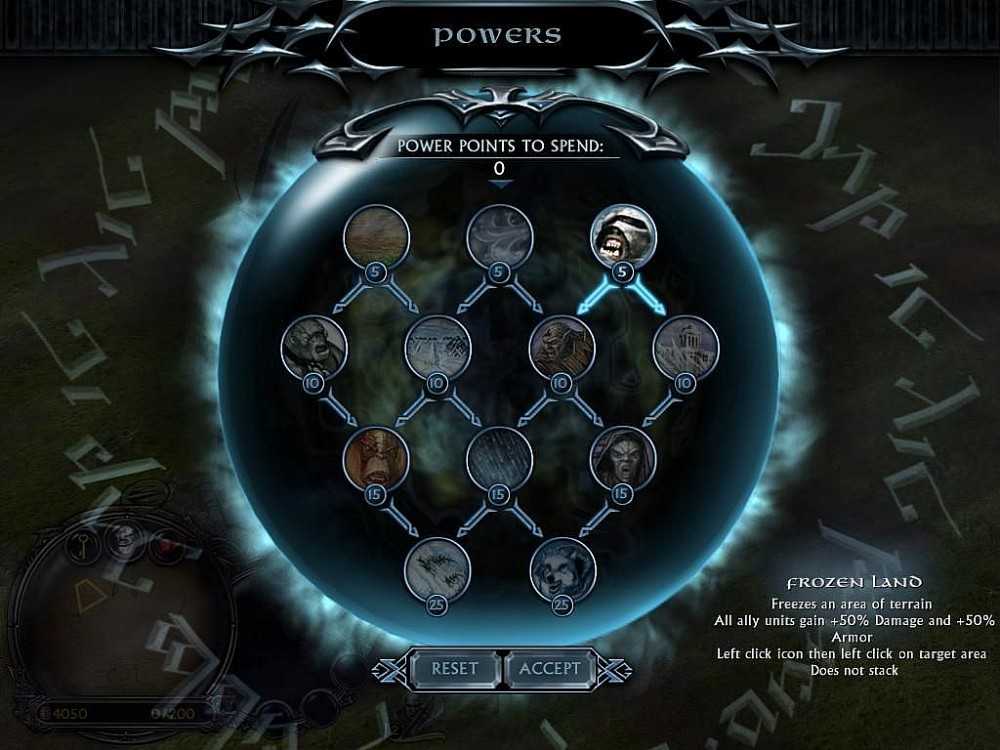Select the red roaring face 15-point power
The image size is (1000, 750).
point(376,459)
